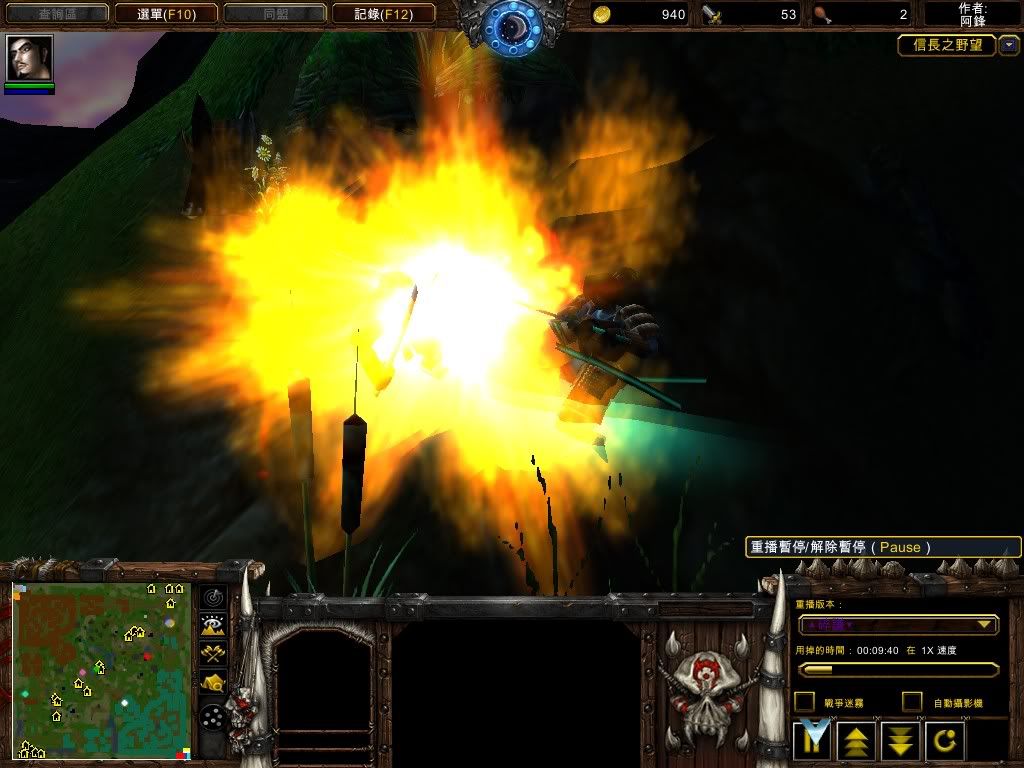Open the 重播版本 replay perspective dropdown
The height and width of the screenshot is (768, 1024).
tap(897, 625)
